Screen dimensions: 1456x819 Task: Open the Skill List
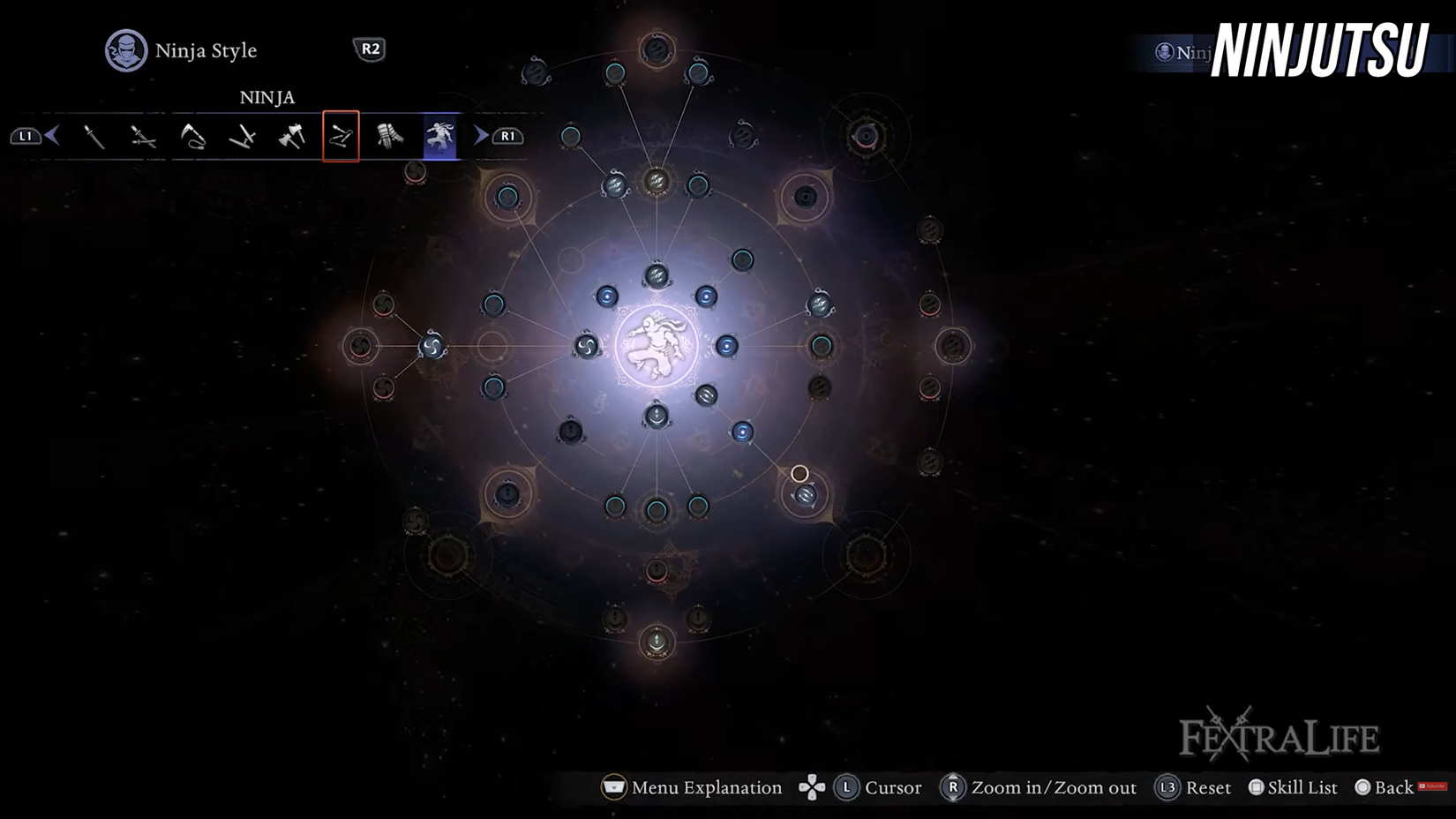click(1295, 787)
